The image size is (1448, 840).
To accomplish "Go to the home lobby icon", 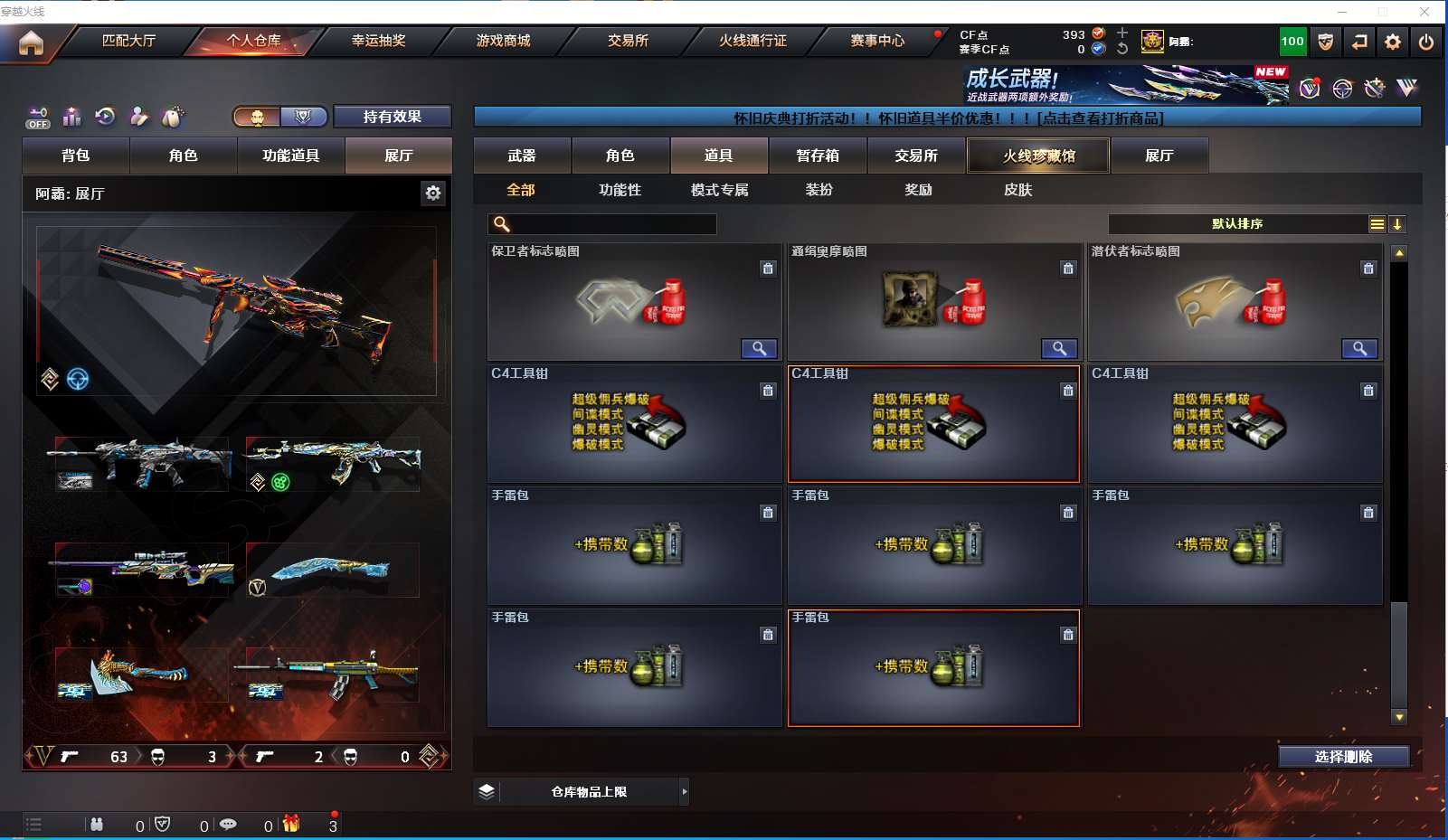I will click(x=31, y=42).
